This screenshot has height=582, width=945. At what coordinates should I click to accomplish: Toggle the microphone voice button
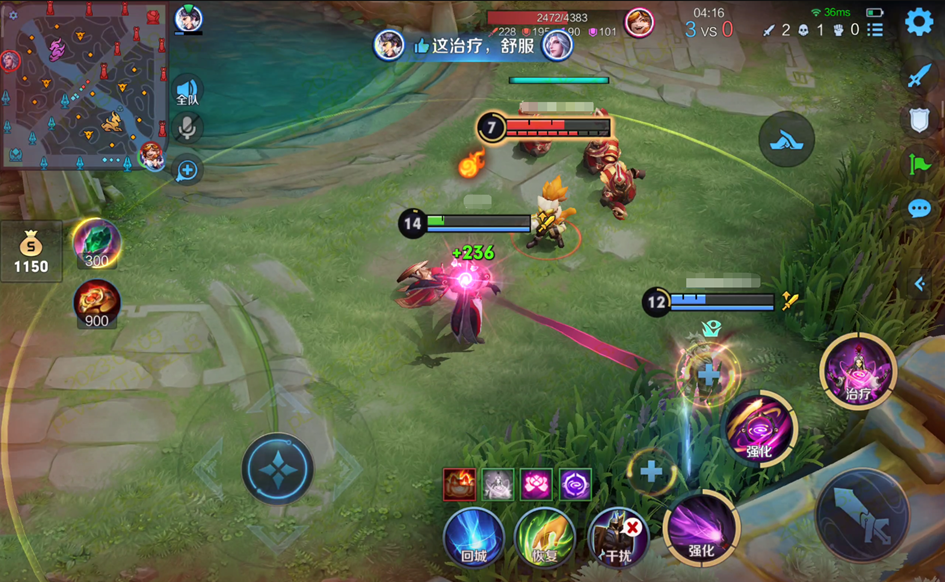pos(187,128)
